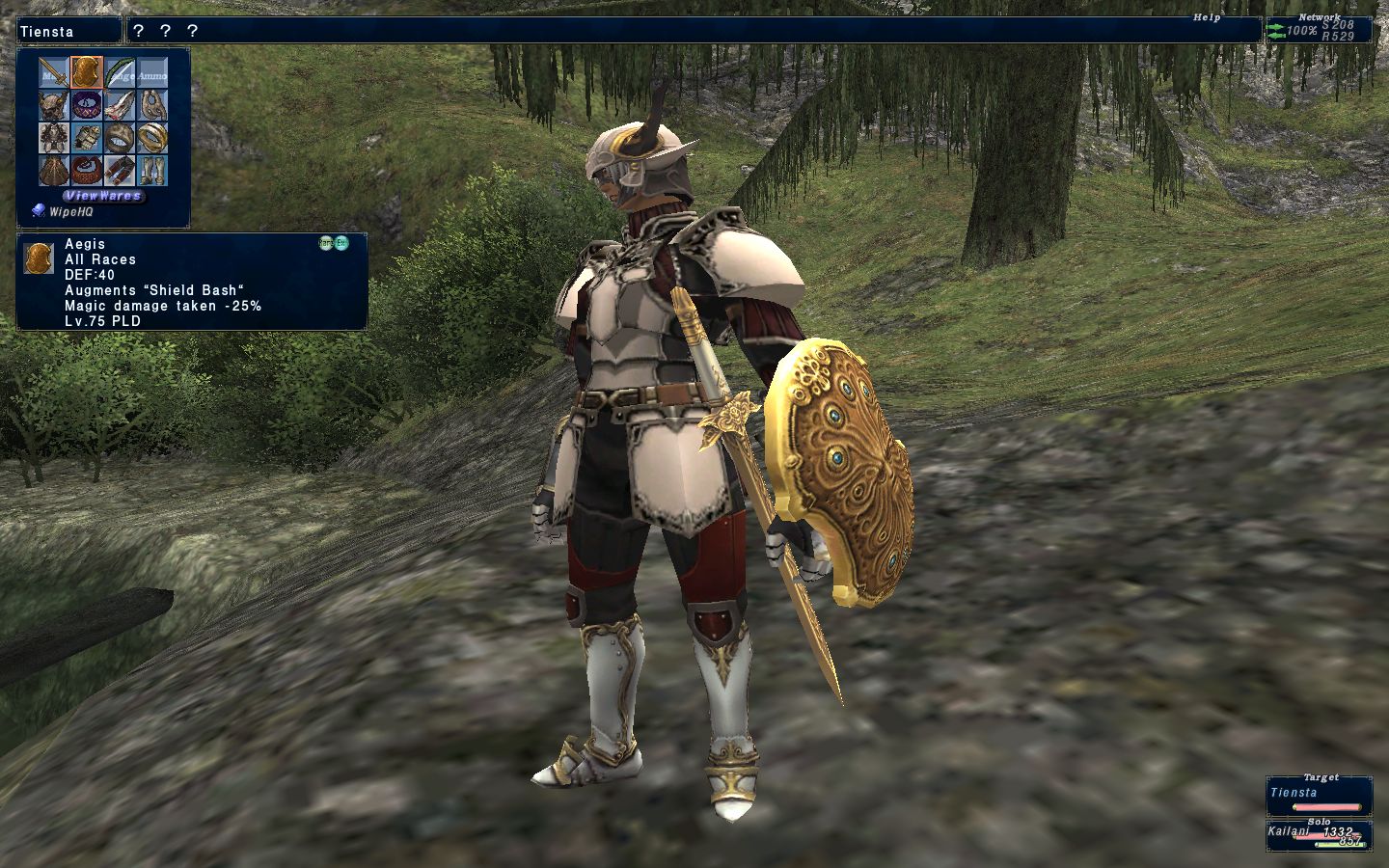The image size is (1389, 868).
Task: Inspect the gauntlets equipment slot
Action: [x=86, y=138]
